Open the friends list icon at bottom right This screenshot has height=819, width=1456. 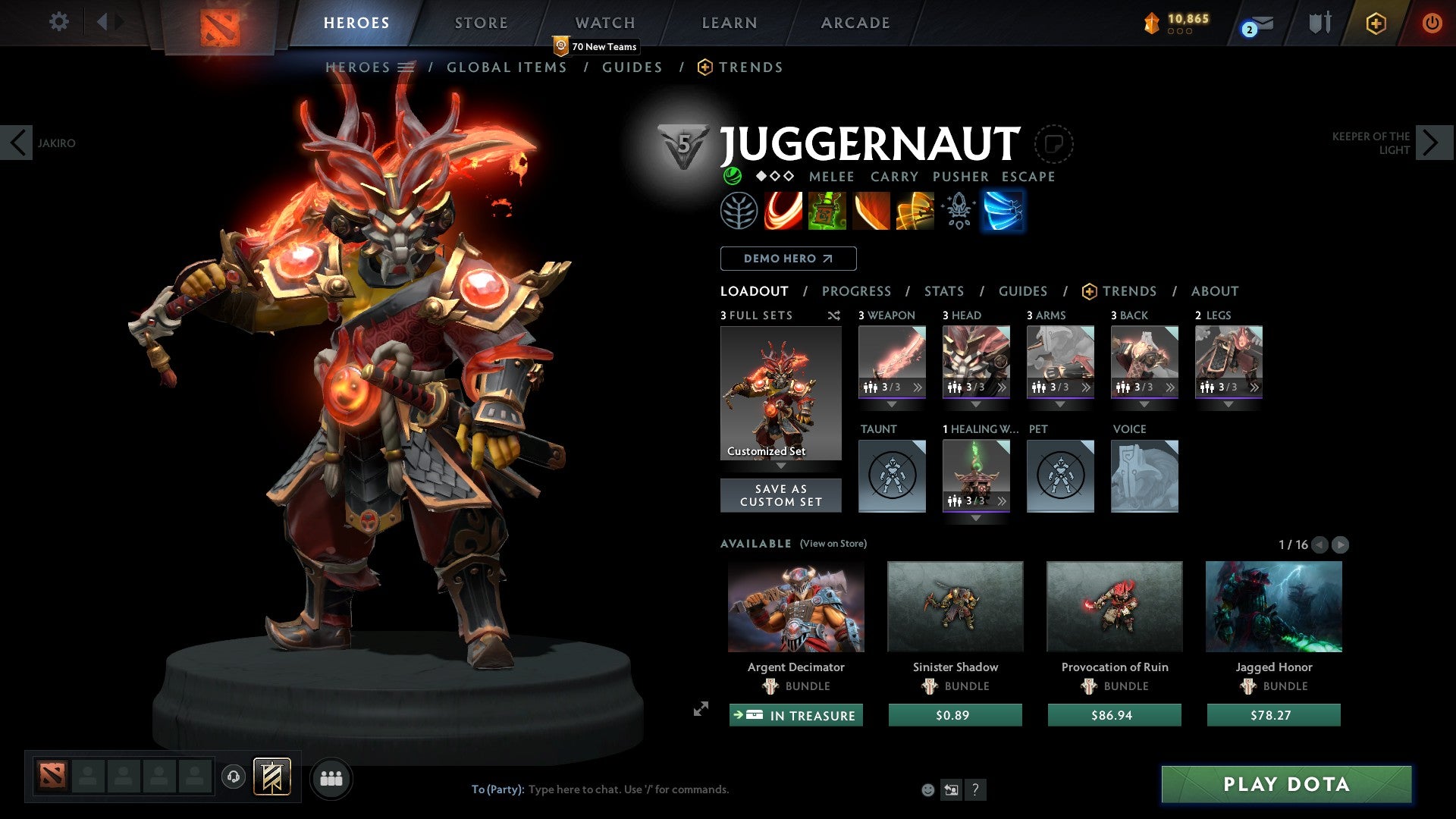click(x=330, y=778)
